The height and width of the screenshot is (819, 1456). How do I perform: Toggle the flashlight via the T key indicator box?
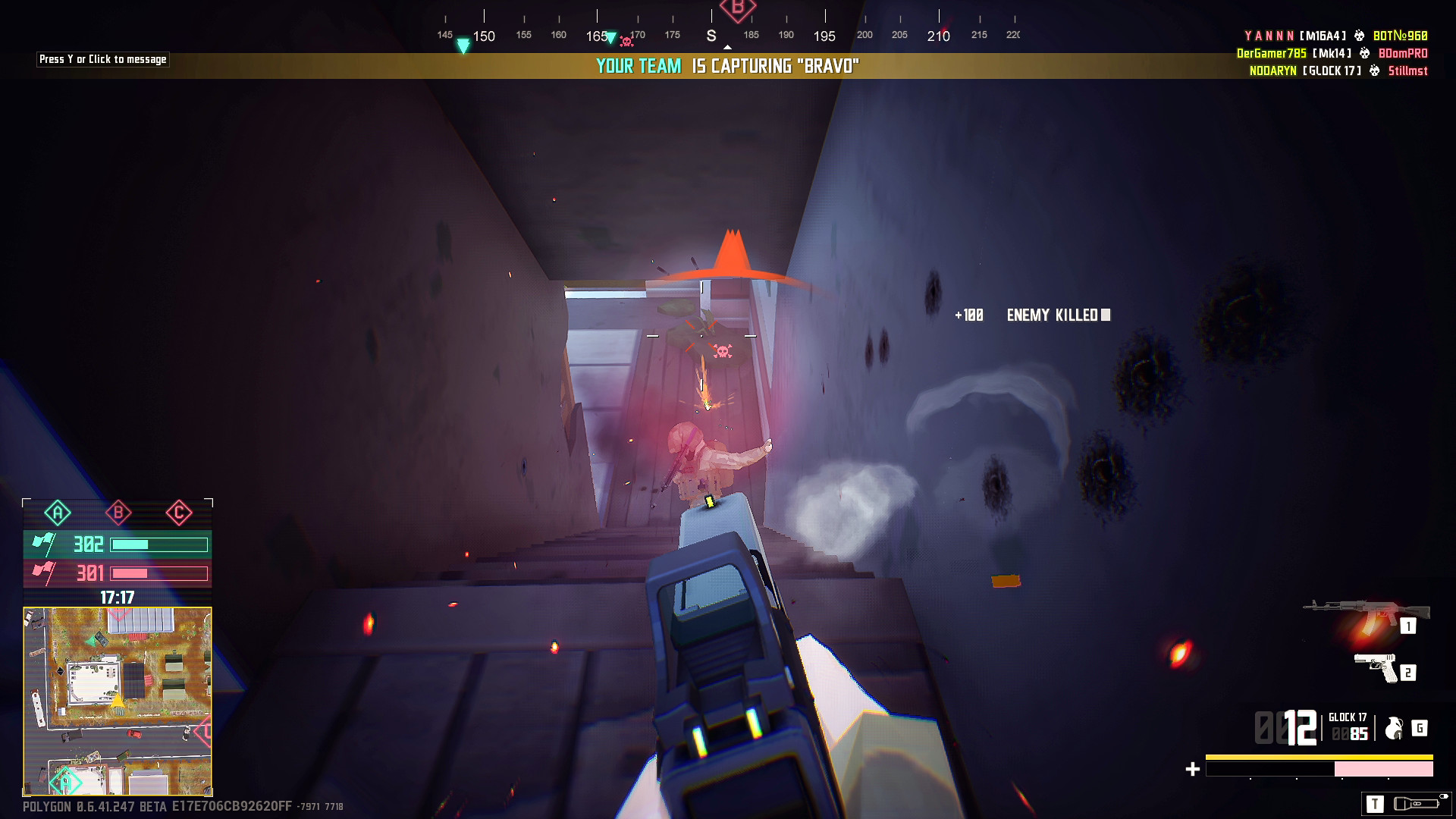click(x=1375, y=804)
